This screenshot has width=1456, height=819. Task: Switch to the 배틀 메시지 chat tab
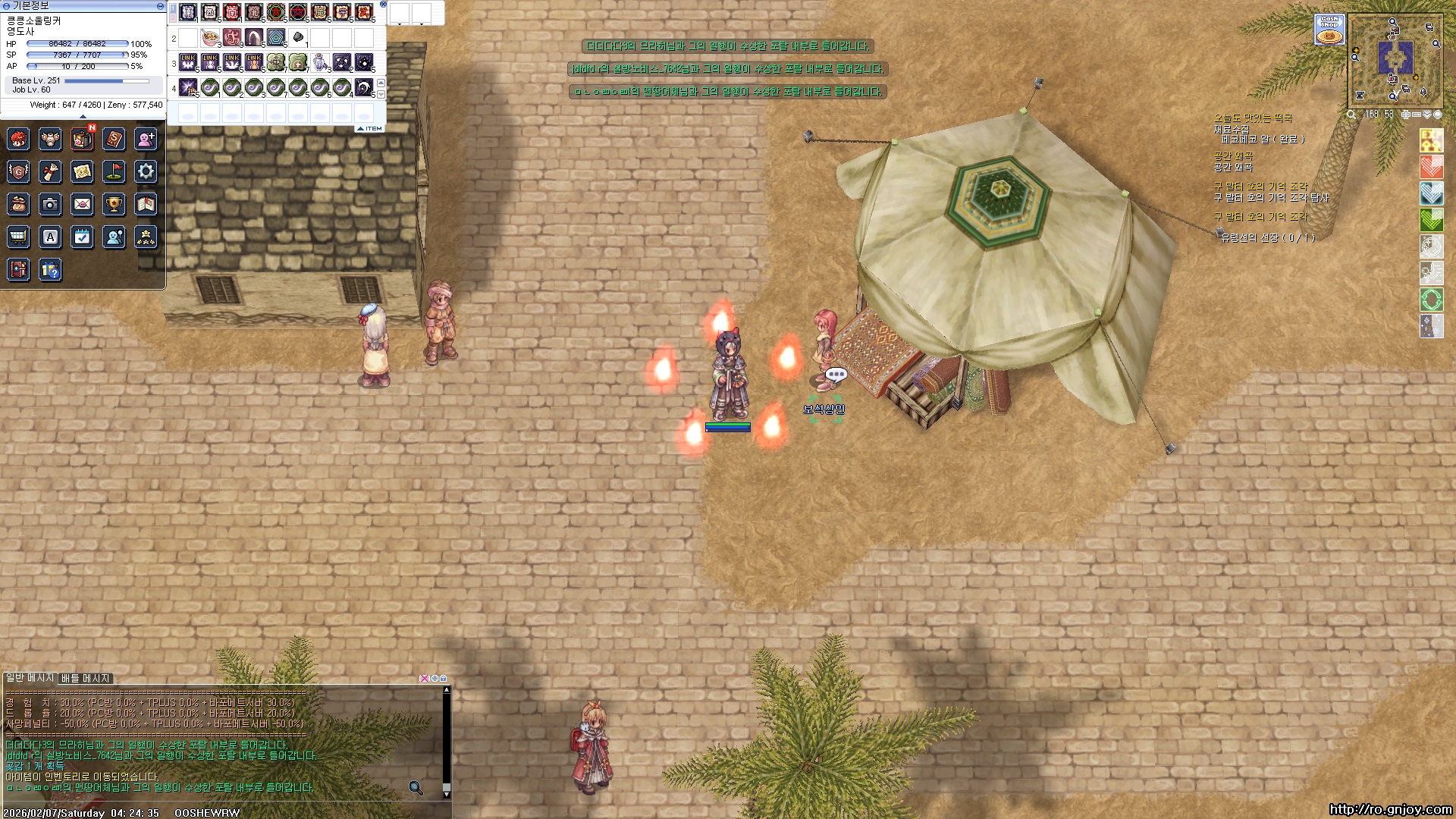86,678
